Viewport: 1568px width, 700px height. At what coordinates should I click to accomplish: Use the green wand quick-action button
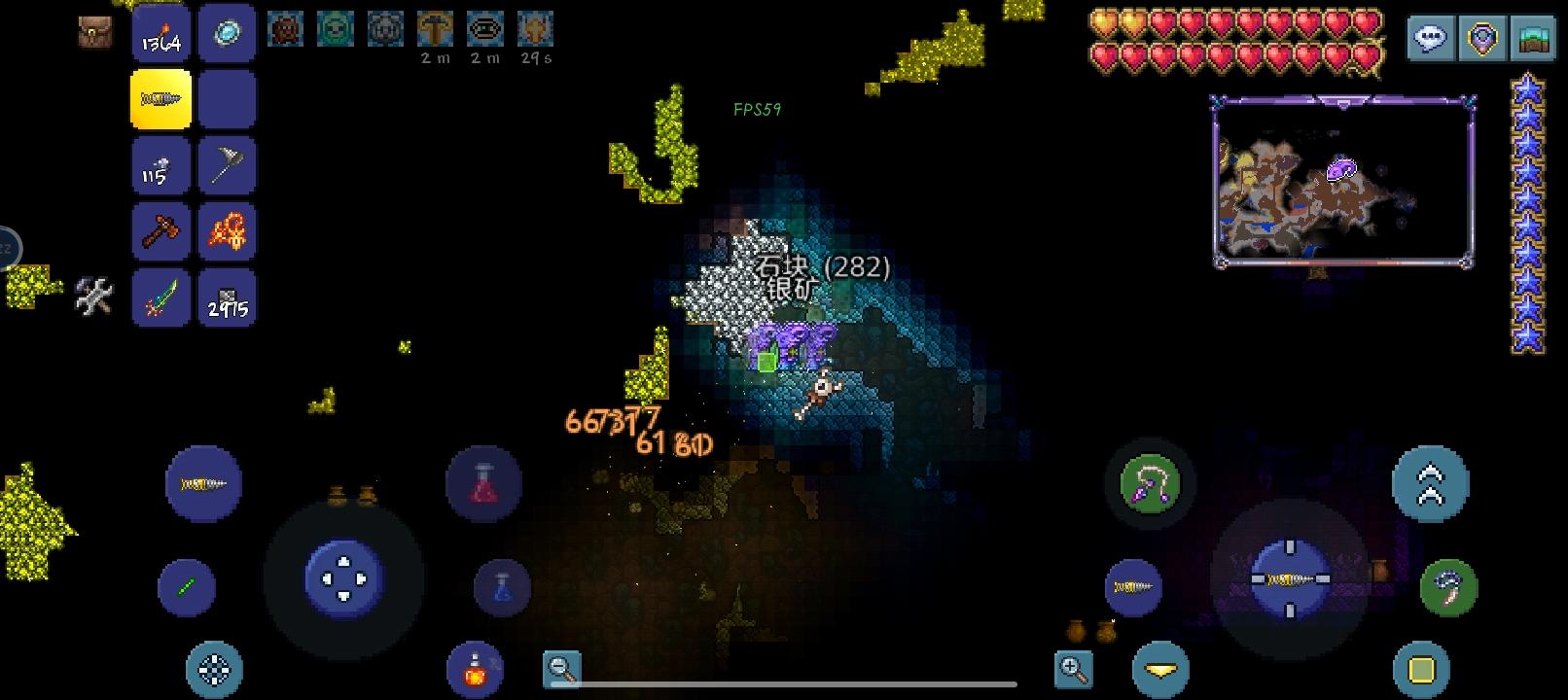point(186,587)
